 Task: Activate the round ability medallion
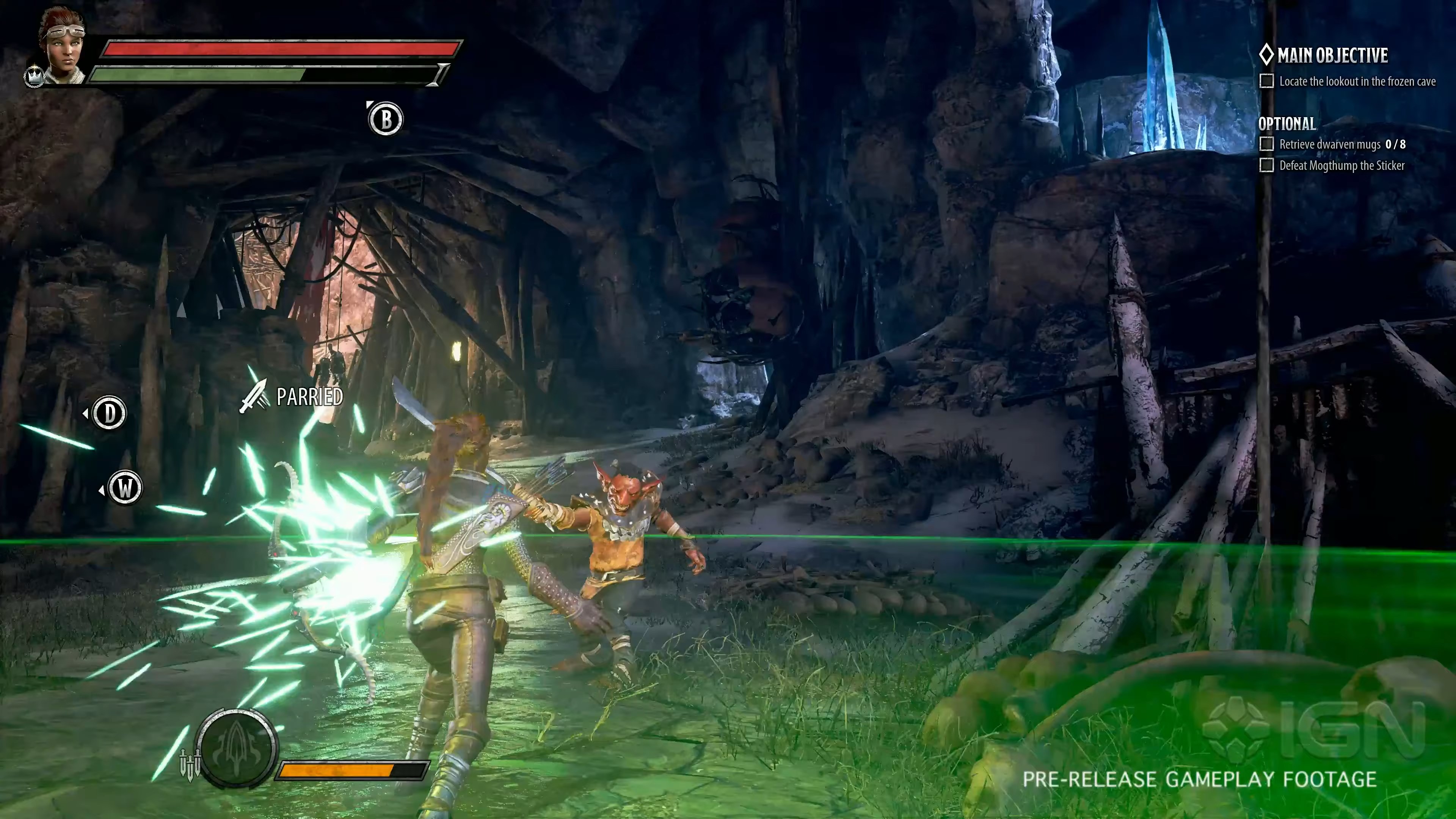pos(237,747)
